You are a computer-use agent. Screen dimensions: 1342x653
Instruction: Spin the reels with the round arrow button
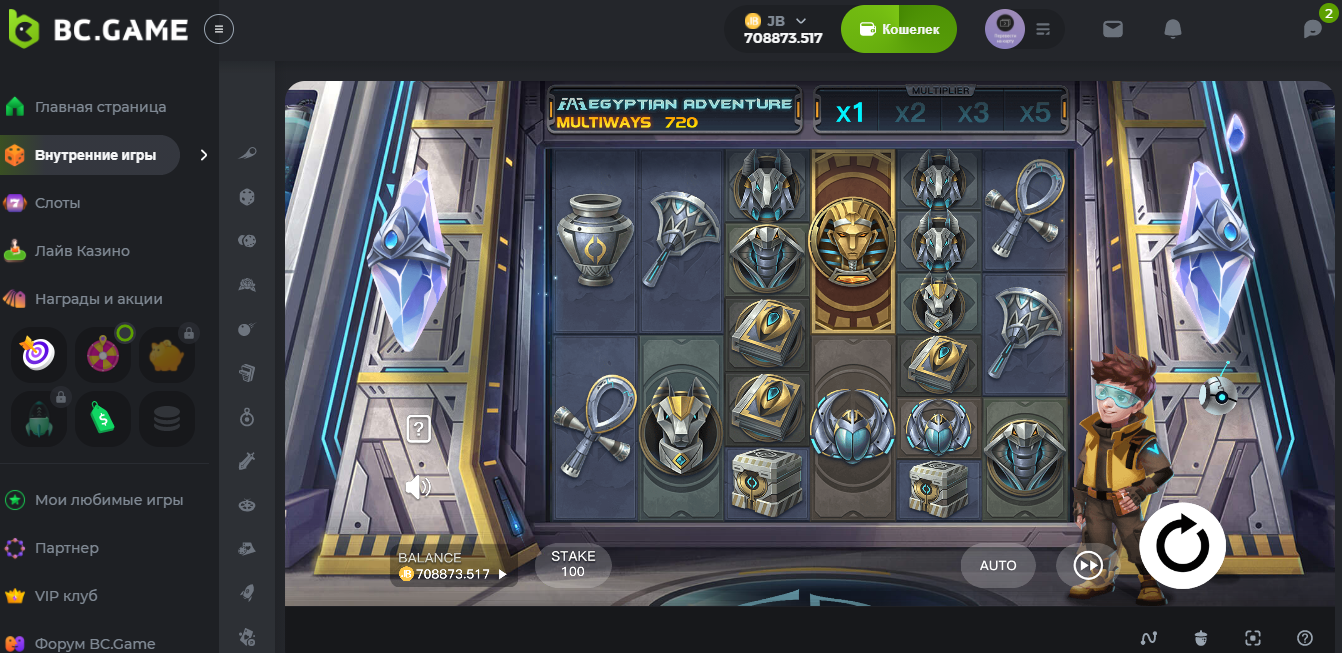click(x=1182, y=546)
